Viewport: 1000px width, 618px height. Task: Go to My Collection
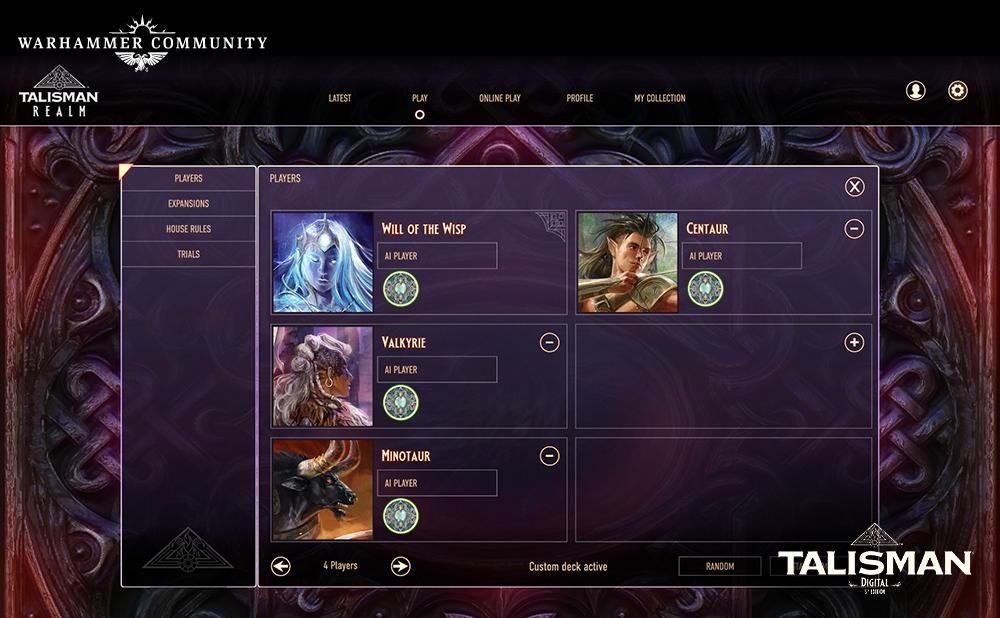tap(660, 98)
